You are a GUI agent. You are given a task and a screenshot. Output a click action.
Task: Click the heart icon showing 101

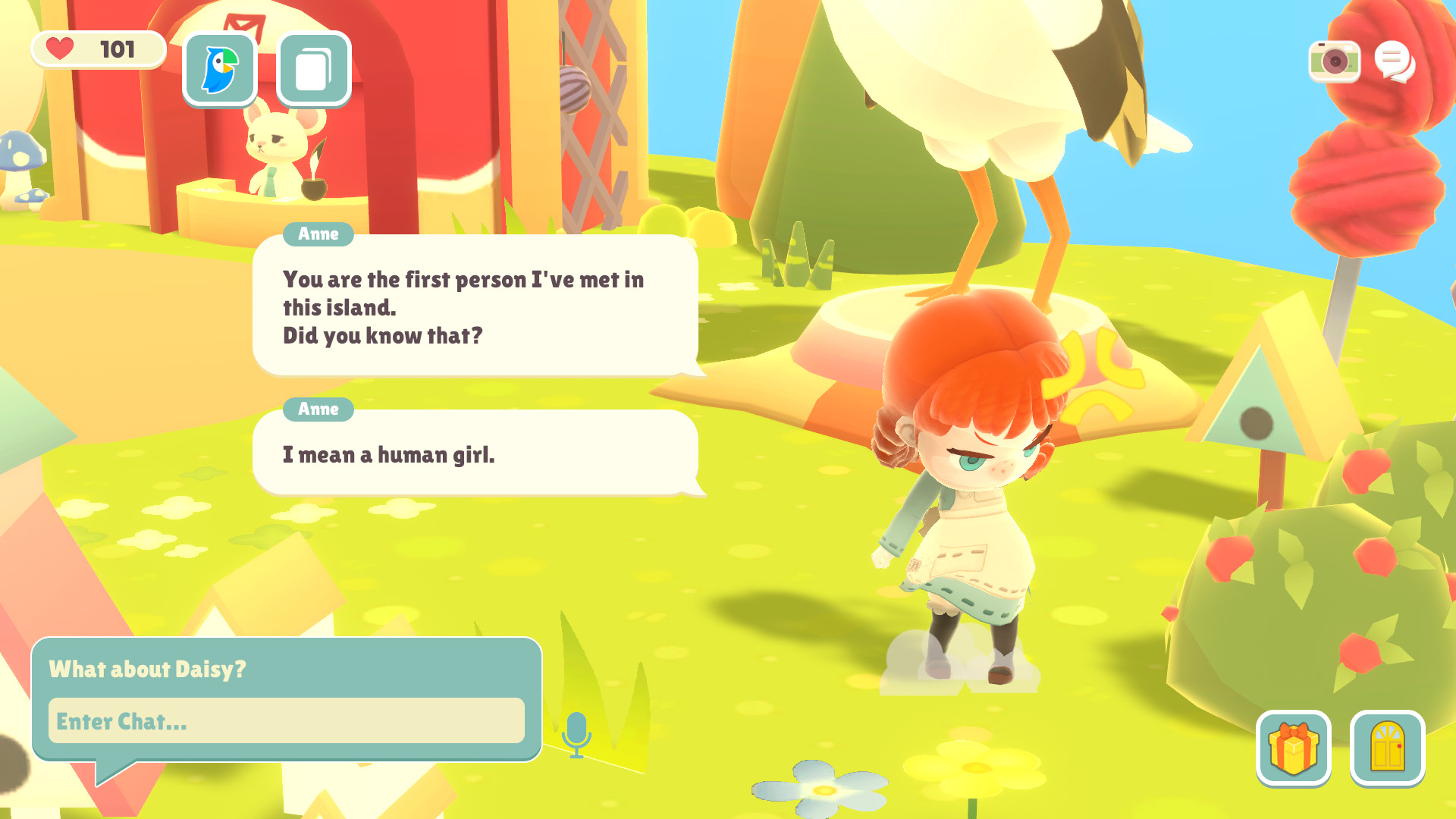pyautogui.click(x=97, y=50)
